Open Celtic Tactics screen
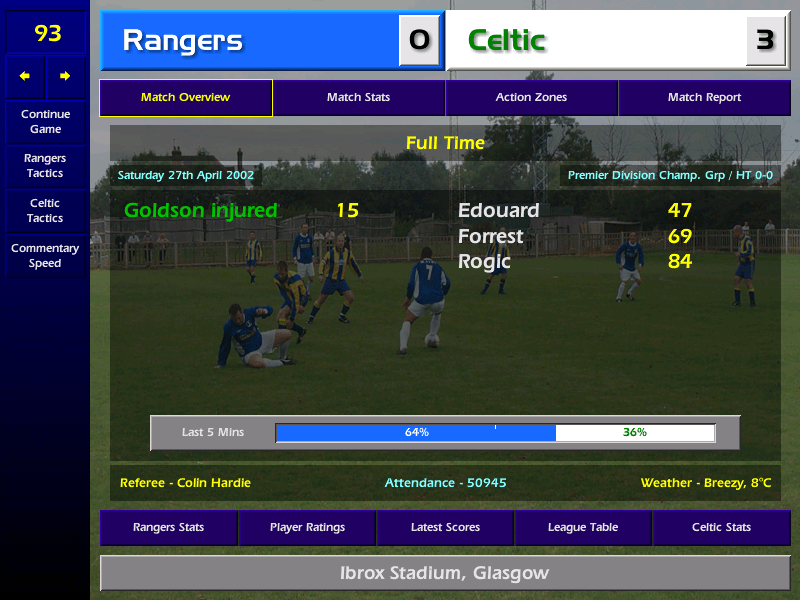Image resolution: width=800 pixels, height=600 pixels. pos(45,211)
